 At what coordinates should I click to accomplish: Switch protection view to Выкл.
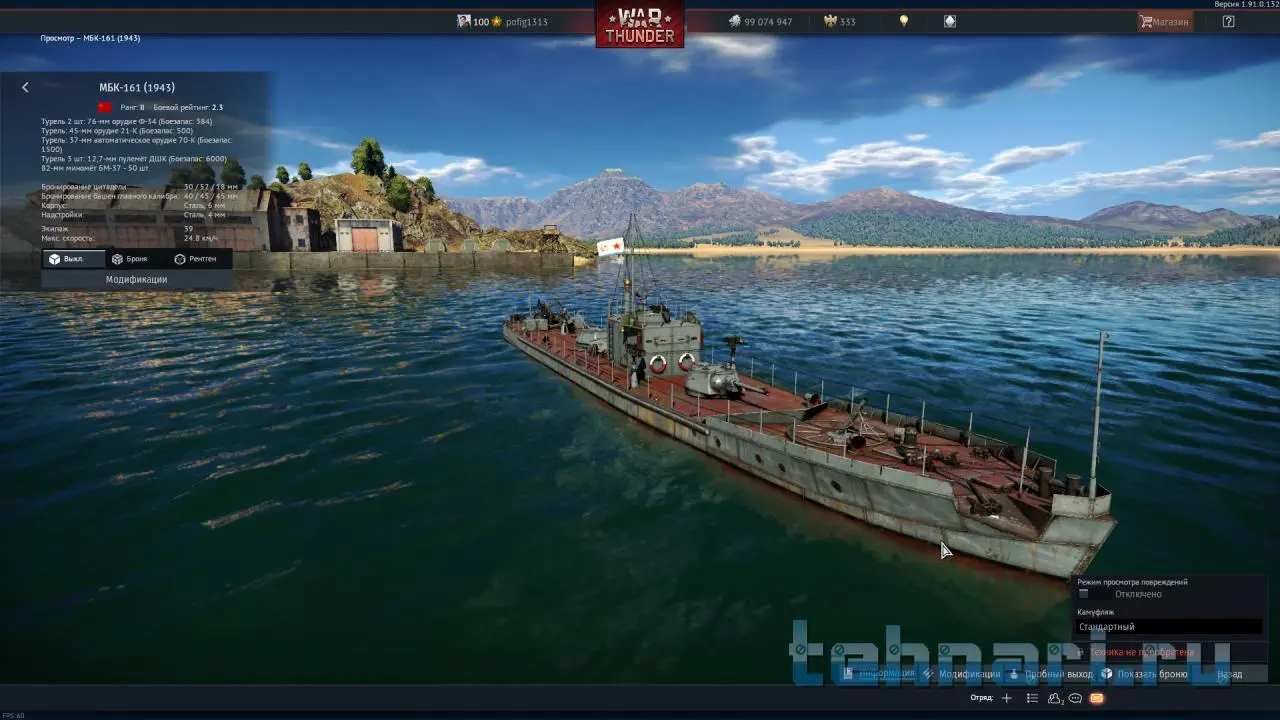[x=67, y=259]
